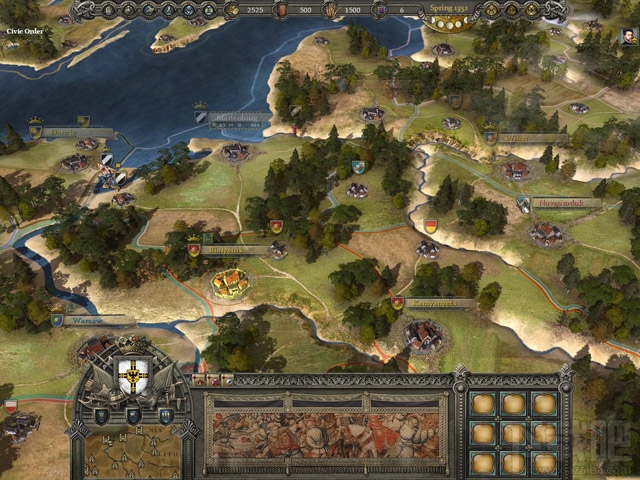Click the Teutonic black cross coat of arms
640x480 pixels.
tap(133, 376)
